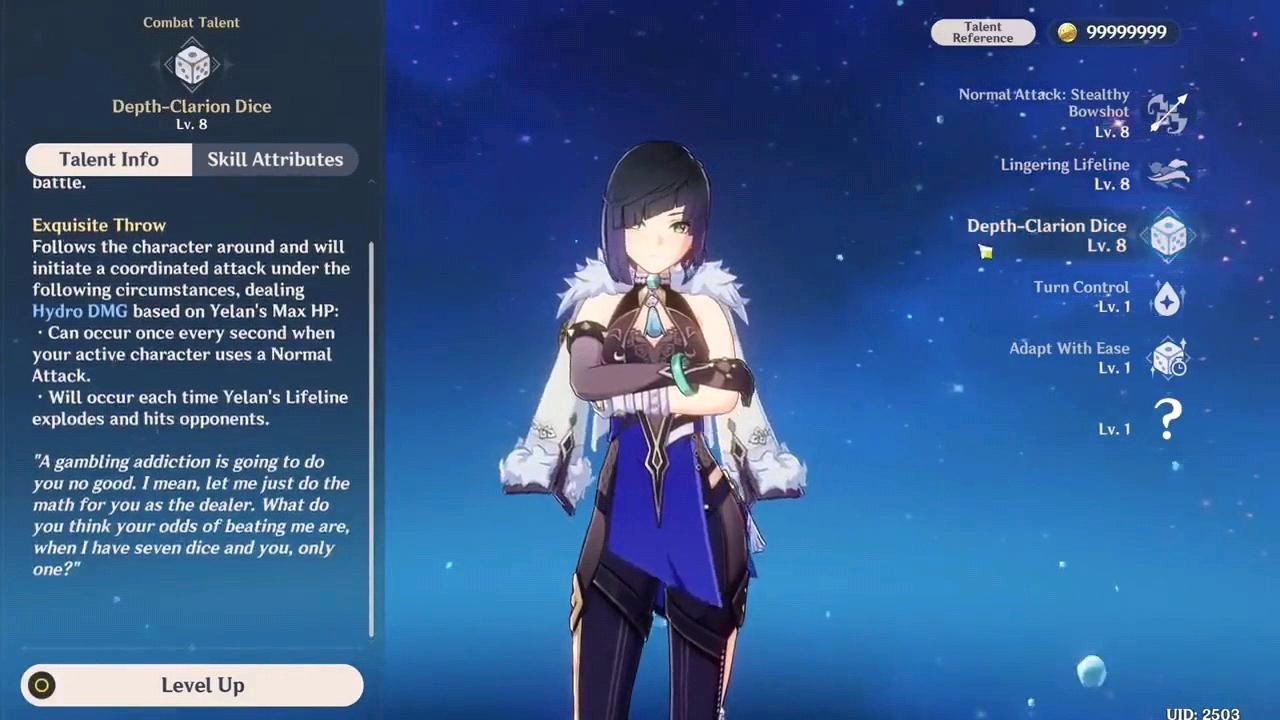Open the Talent Reference button
Screen dimensions: 1280x720
(982, 32)
